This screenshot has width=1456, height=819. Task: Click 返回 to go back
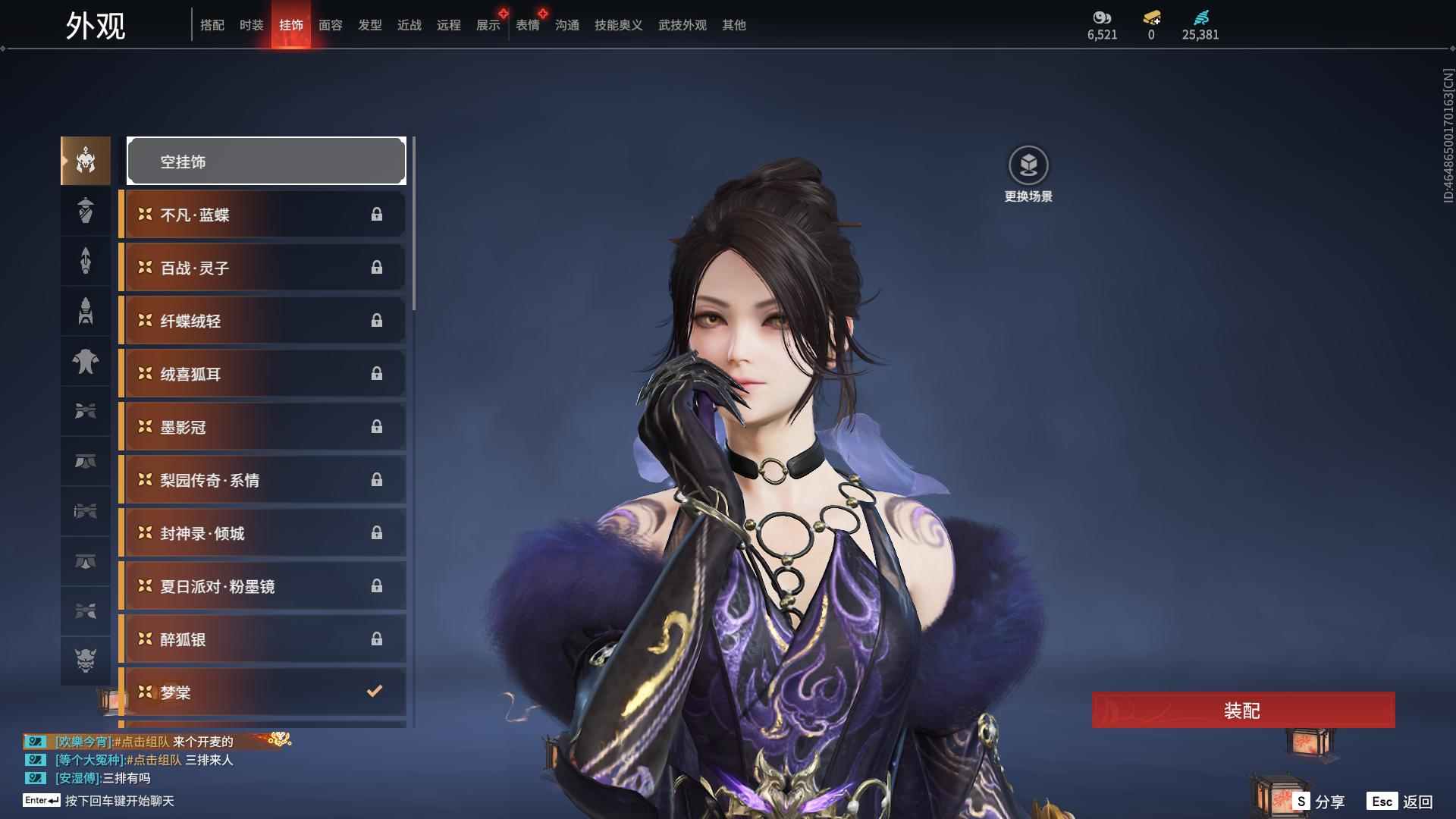(x=1401, y=802)
